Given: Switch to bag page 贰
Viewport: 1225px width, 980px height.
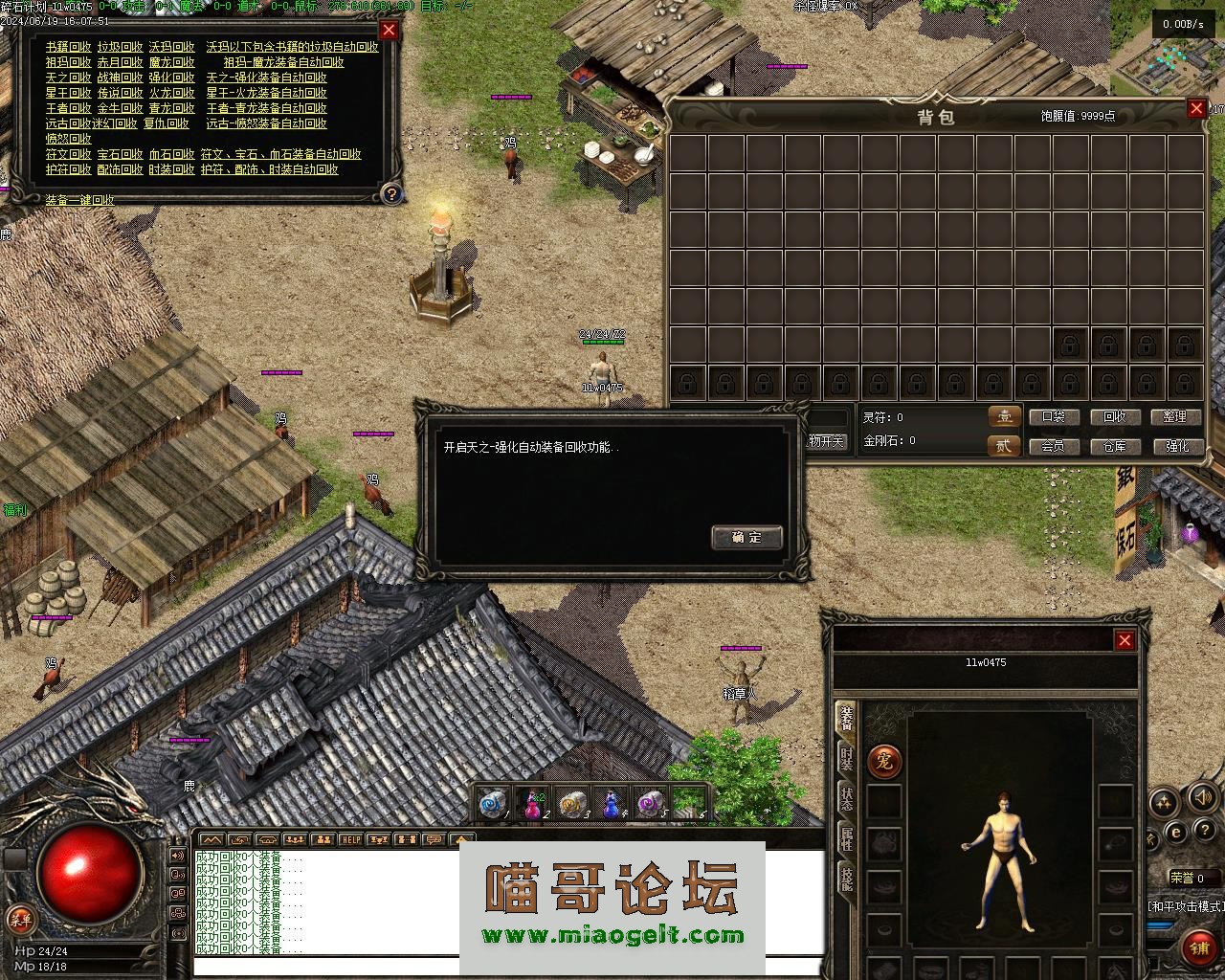Looking at the screenshot, I should pos(1003,445).
